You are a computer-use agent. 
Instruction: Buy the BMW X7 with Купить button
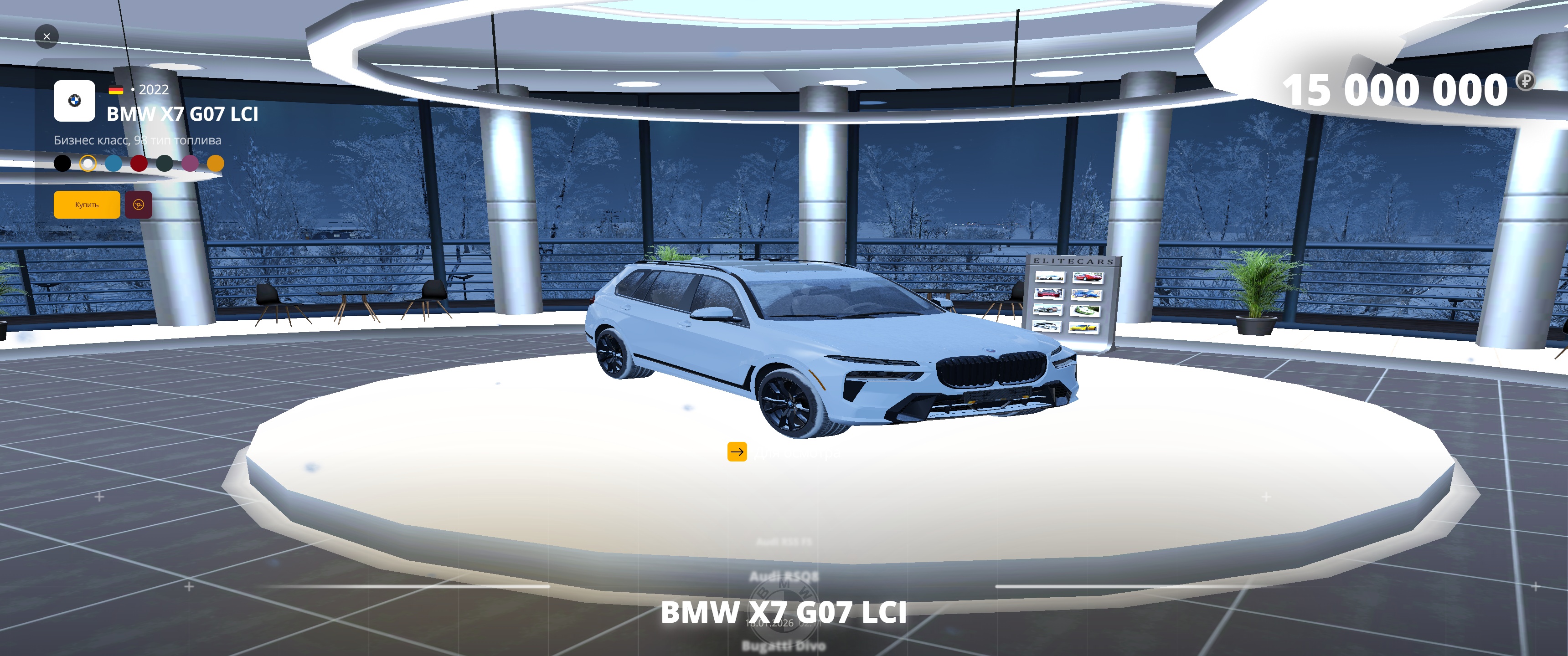tap(87, 205)
